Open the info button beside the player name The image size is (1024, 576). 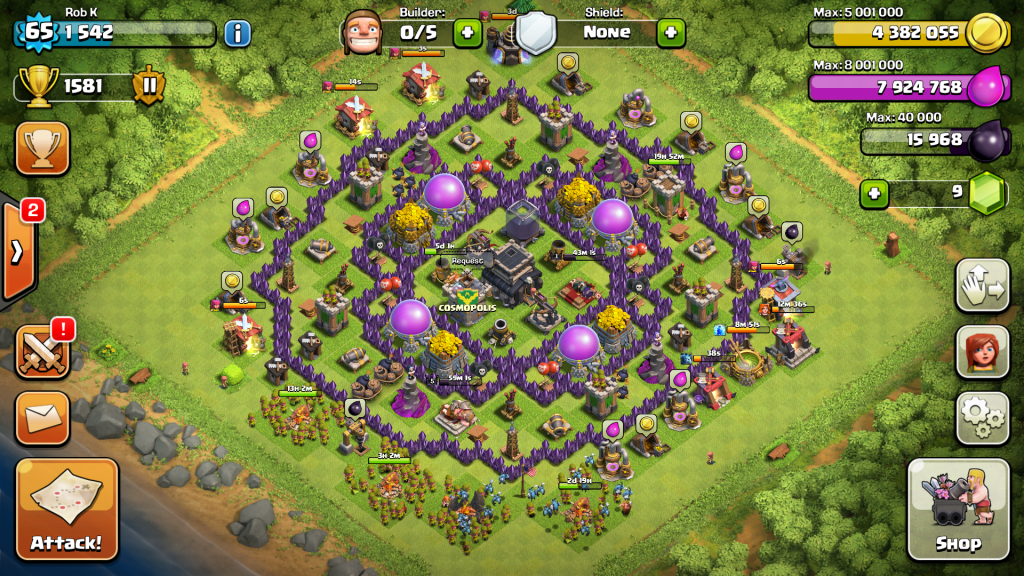237,33
